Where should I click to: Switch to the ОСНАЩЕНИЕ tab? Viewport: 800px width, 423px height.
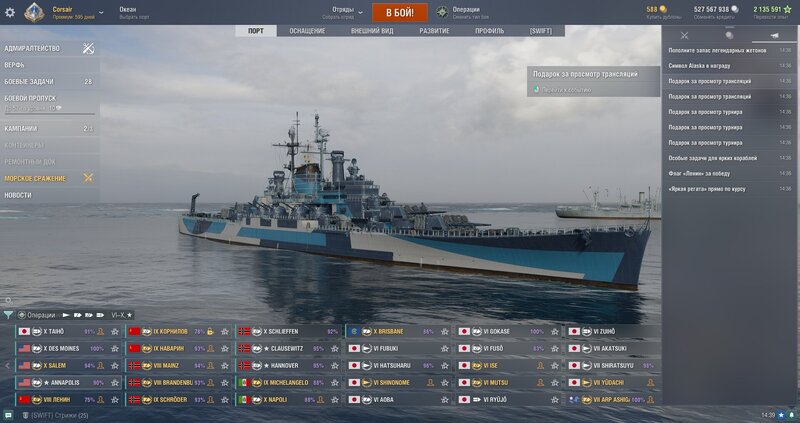[x=307, y=31]
